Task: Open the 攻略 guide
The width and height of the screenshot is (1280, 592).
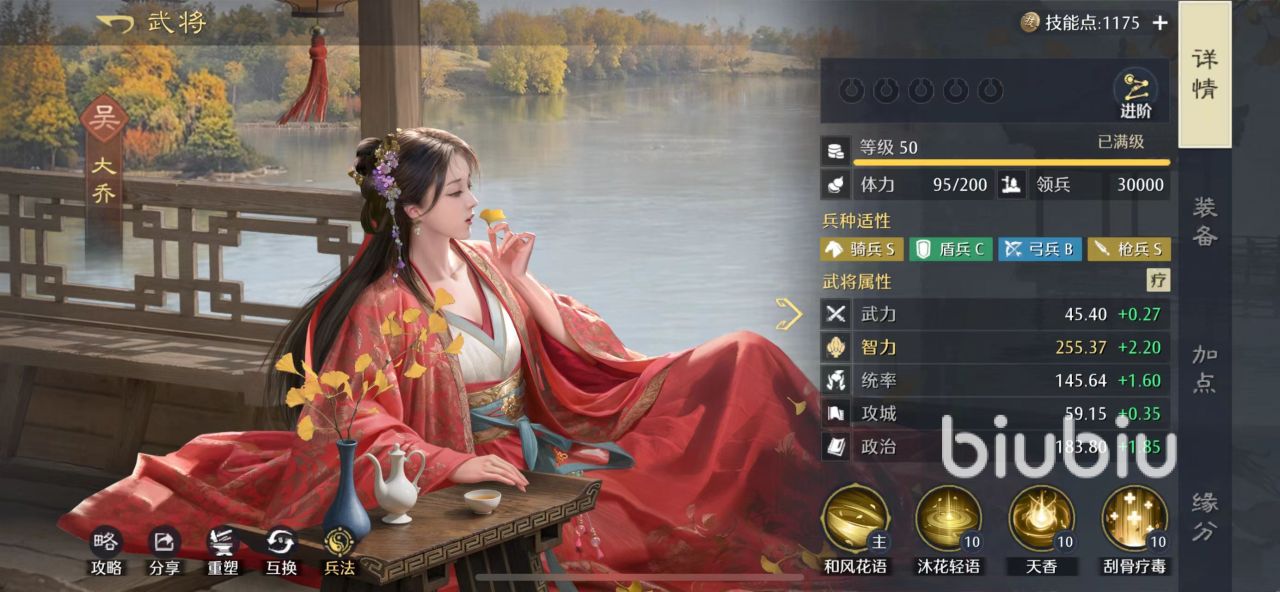Action: coord(106,550)
